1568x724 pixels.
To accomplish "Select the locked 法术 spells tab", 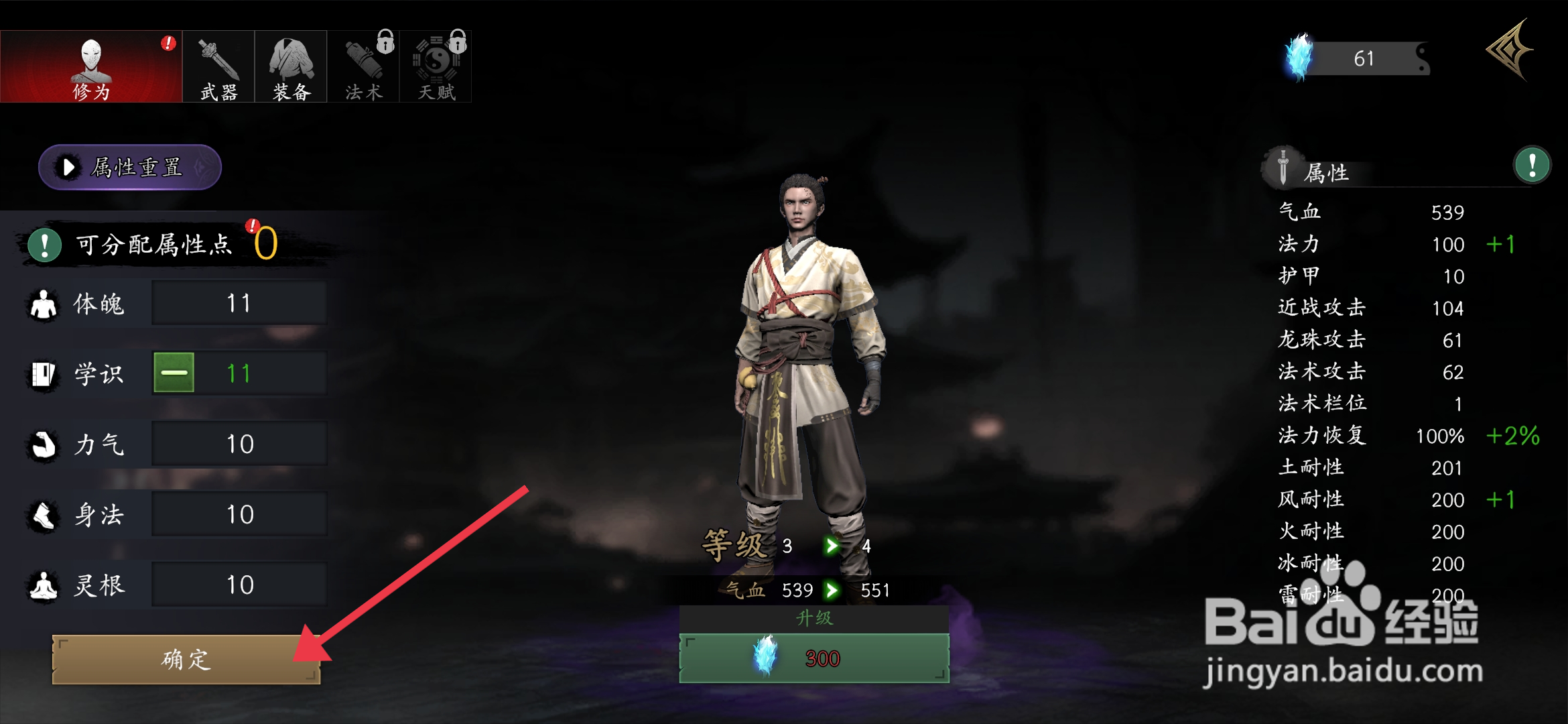I will 363,65.
